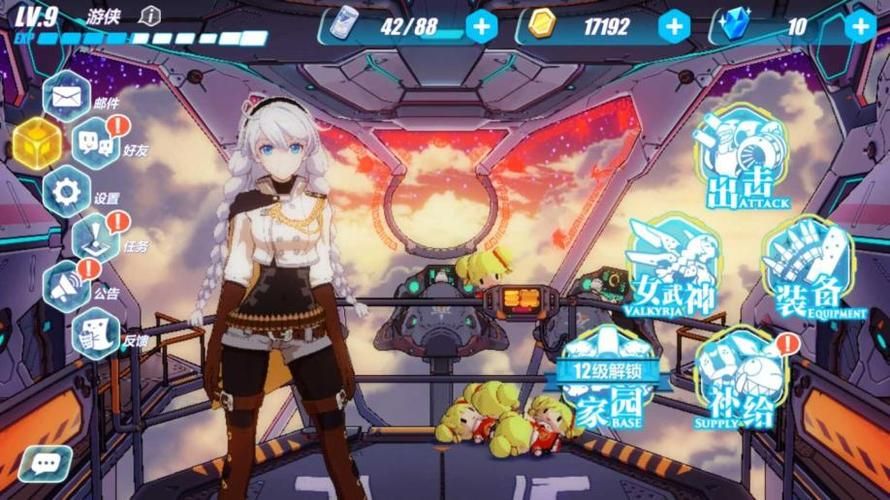Add stamina with the plus button

point(481,26)
